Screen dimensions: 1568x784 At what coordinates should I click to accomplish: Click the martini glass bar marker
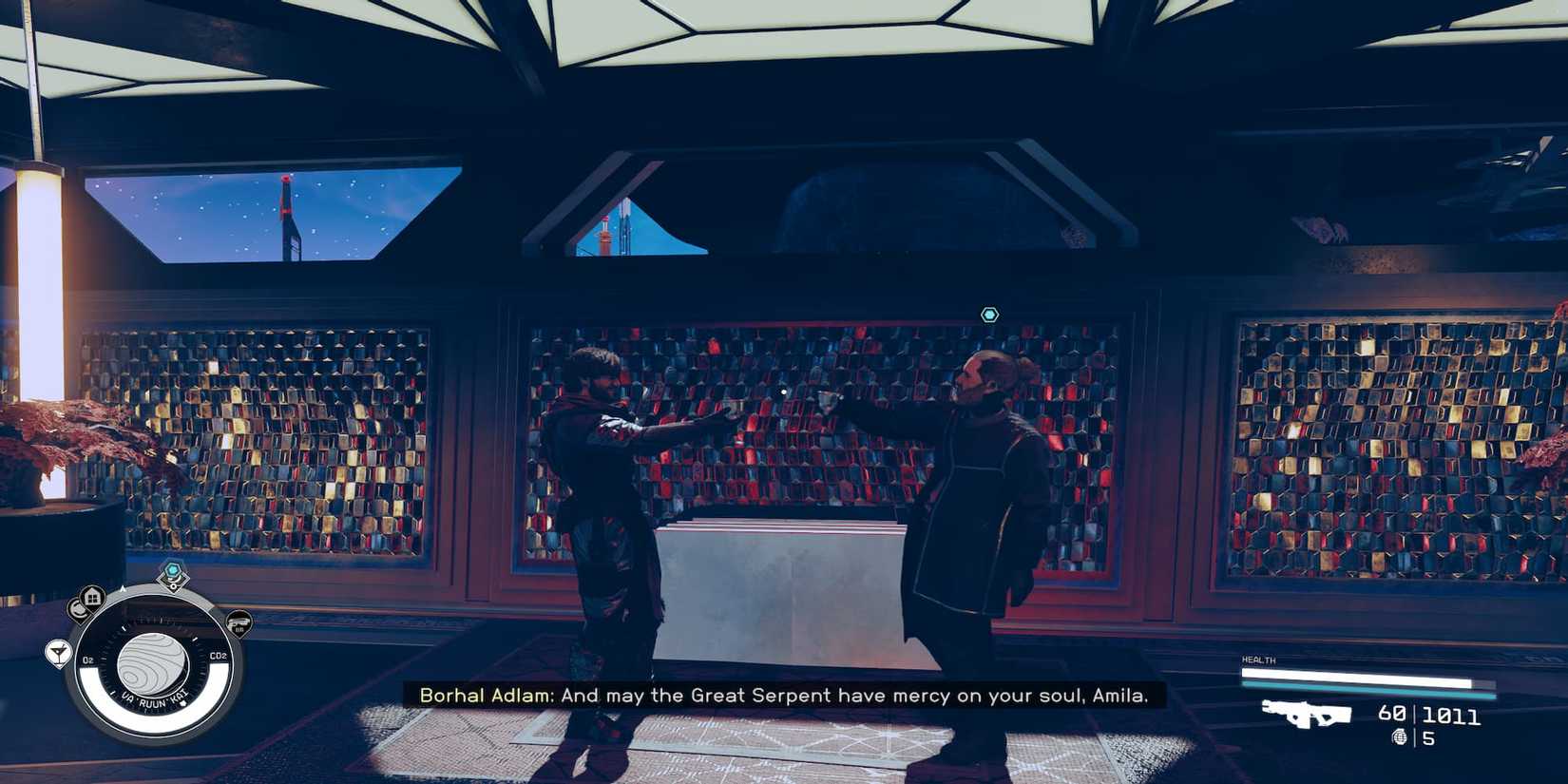click(59, 653)
